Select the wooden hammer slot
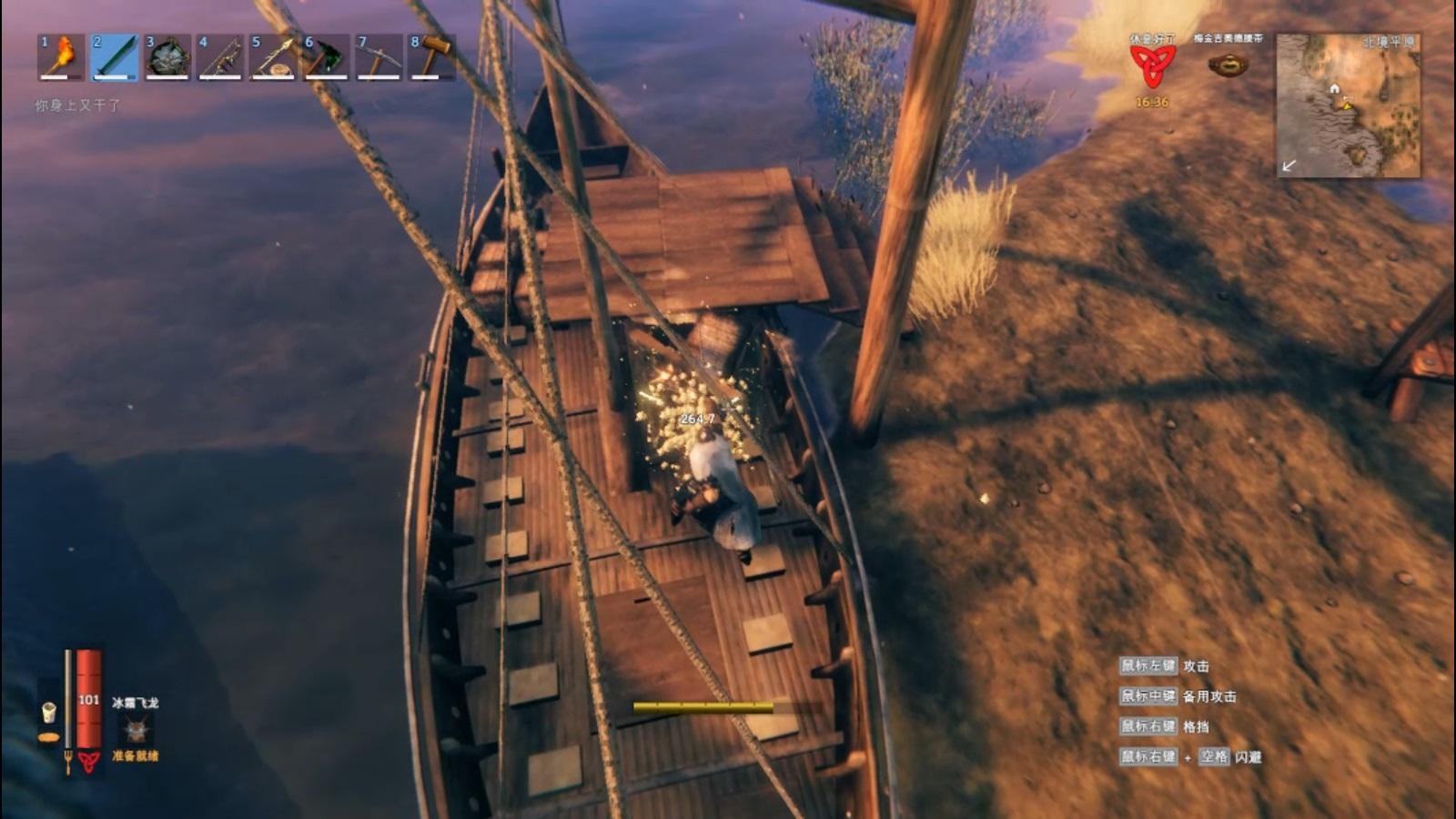 [x=431, y=57]
